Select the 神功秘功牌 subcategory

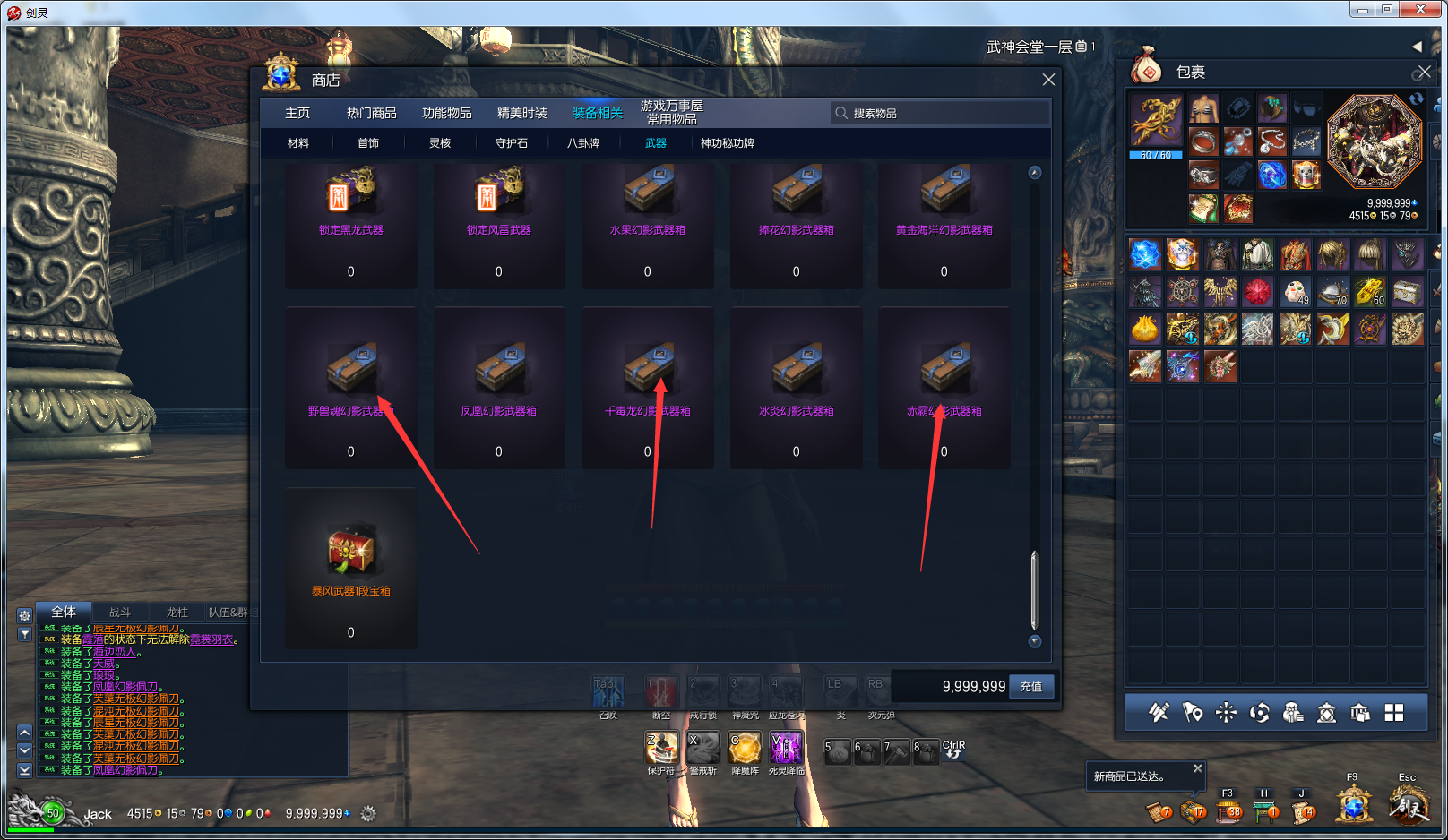click(x=727, y=143)
